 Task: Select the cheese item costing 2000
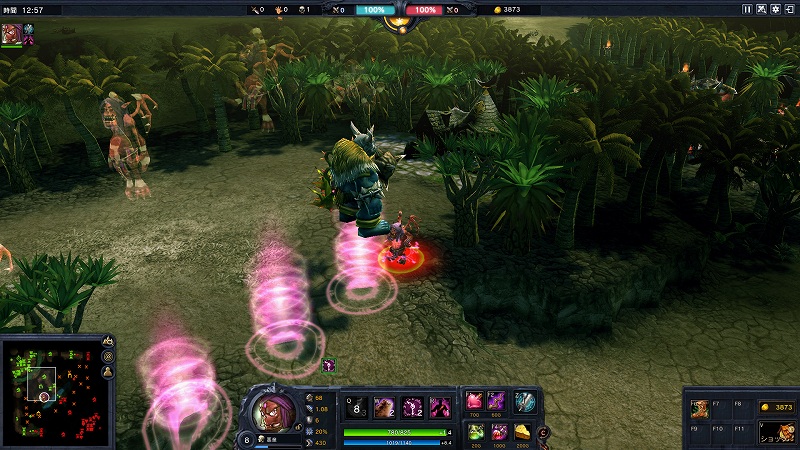tap(523, 431)
